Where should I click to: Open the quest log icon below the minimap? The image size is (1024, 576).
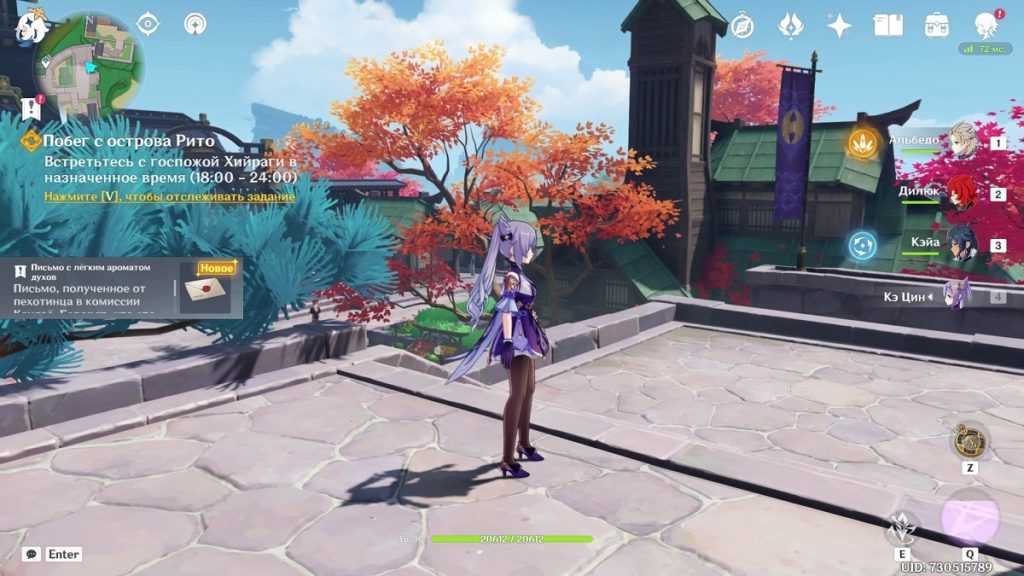point(31,108)
